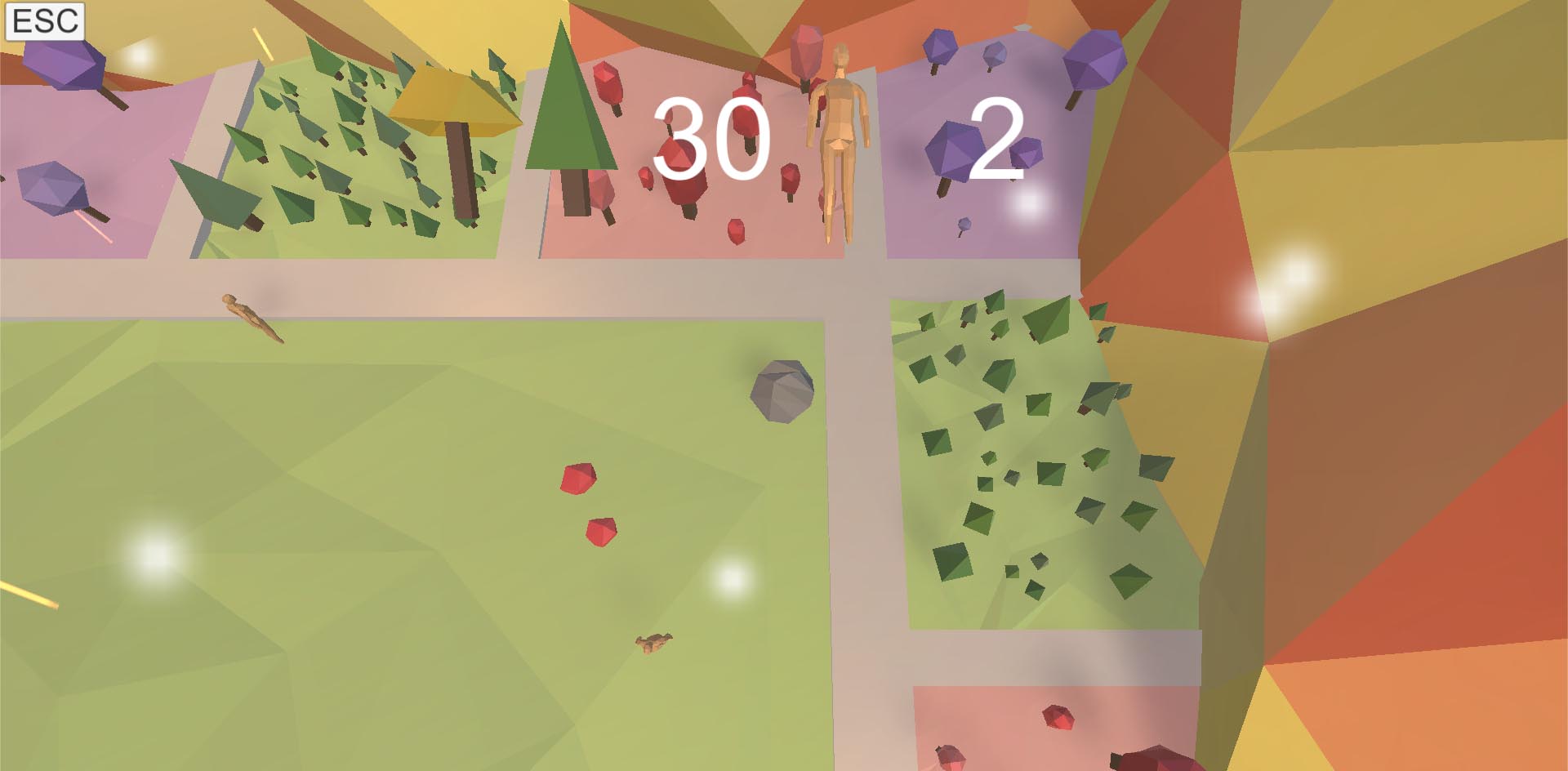Click the gray rock on the grass
Image resolution: width=1568 pixels, height=771 pixels.
(x=781, y=392)
